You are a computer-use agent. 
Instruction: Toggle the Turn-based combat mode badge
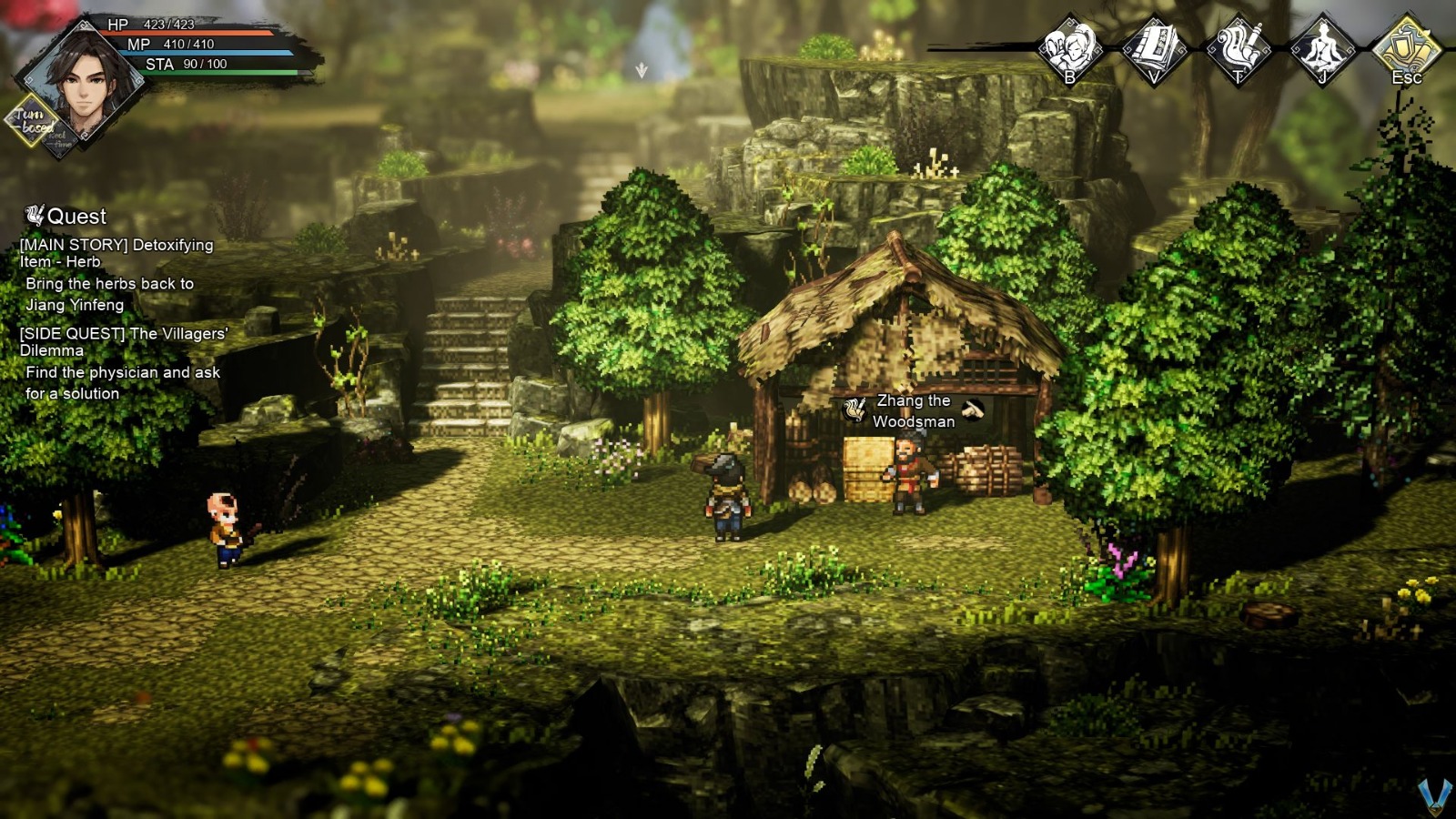29,121
